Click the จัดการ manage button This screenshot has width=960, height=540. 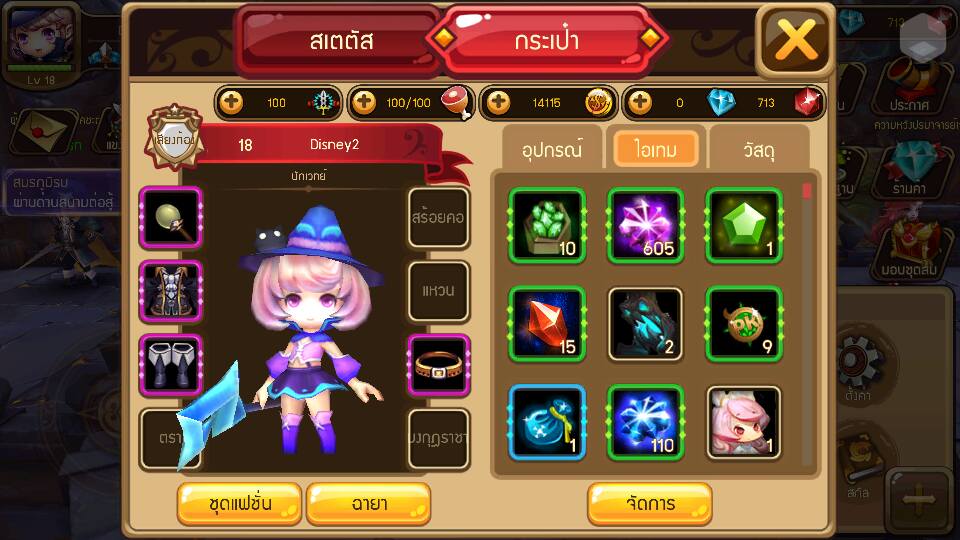pos(650,503)
